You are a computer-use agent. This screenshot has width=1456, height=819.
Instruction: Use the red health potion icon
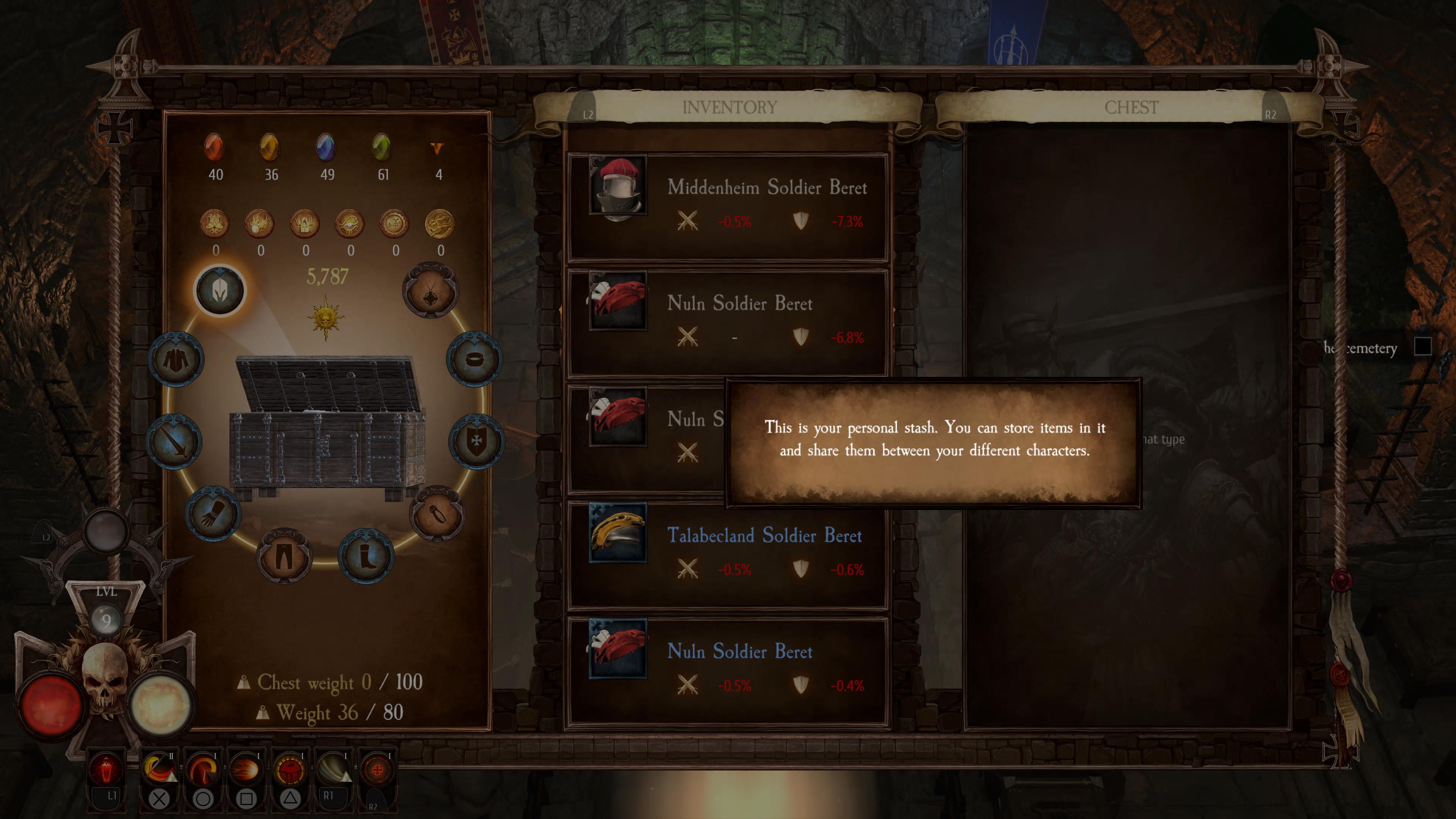tap(106, 770)
